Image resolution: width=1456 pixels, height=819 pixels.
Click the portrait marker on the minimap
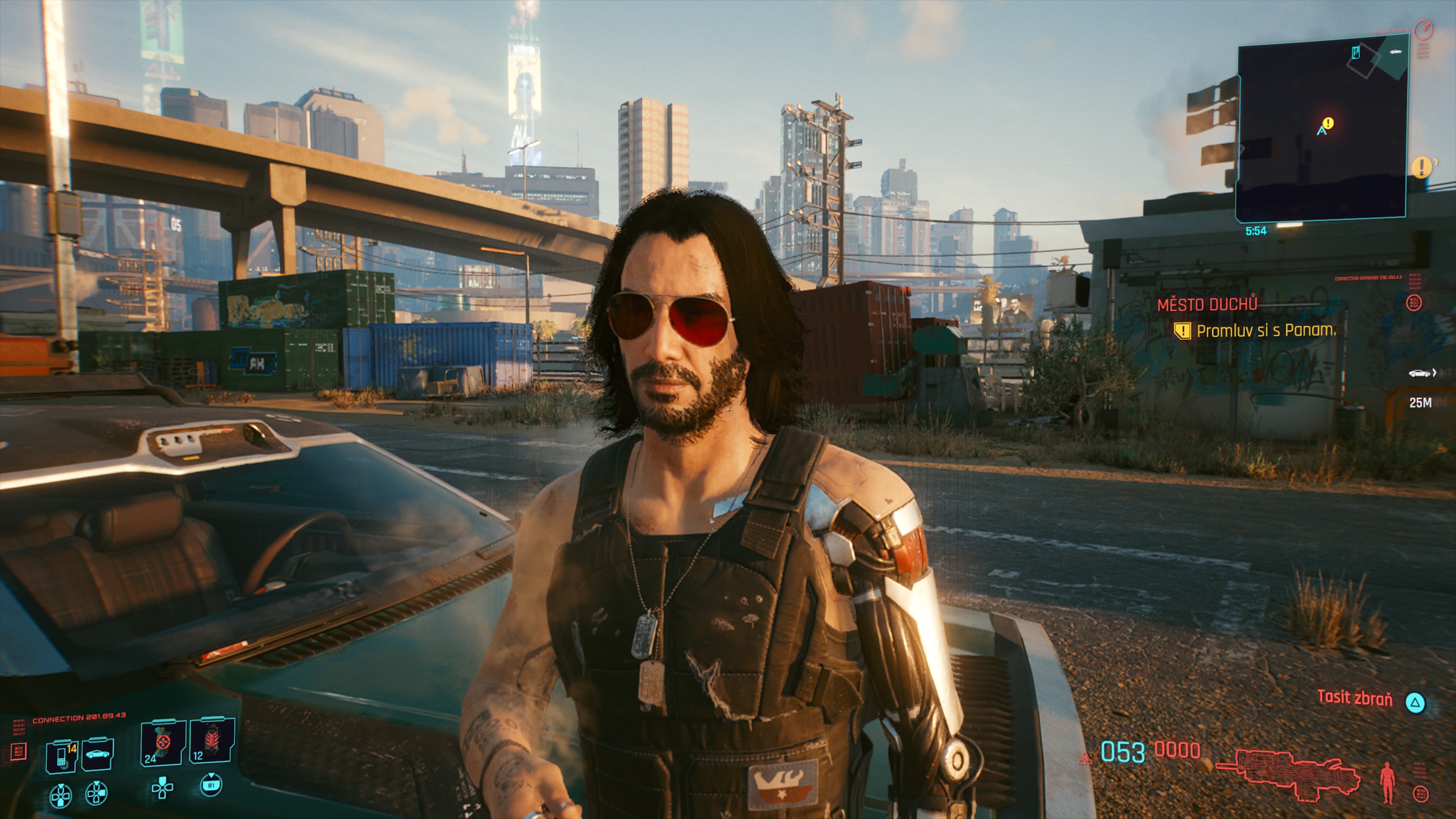1356,53
